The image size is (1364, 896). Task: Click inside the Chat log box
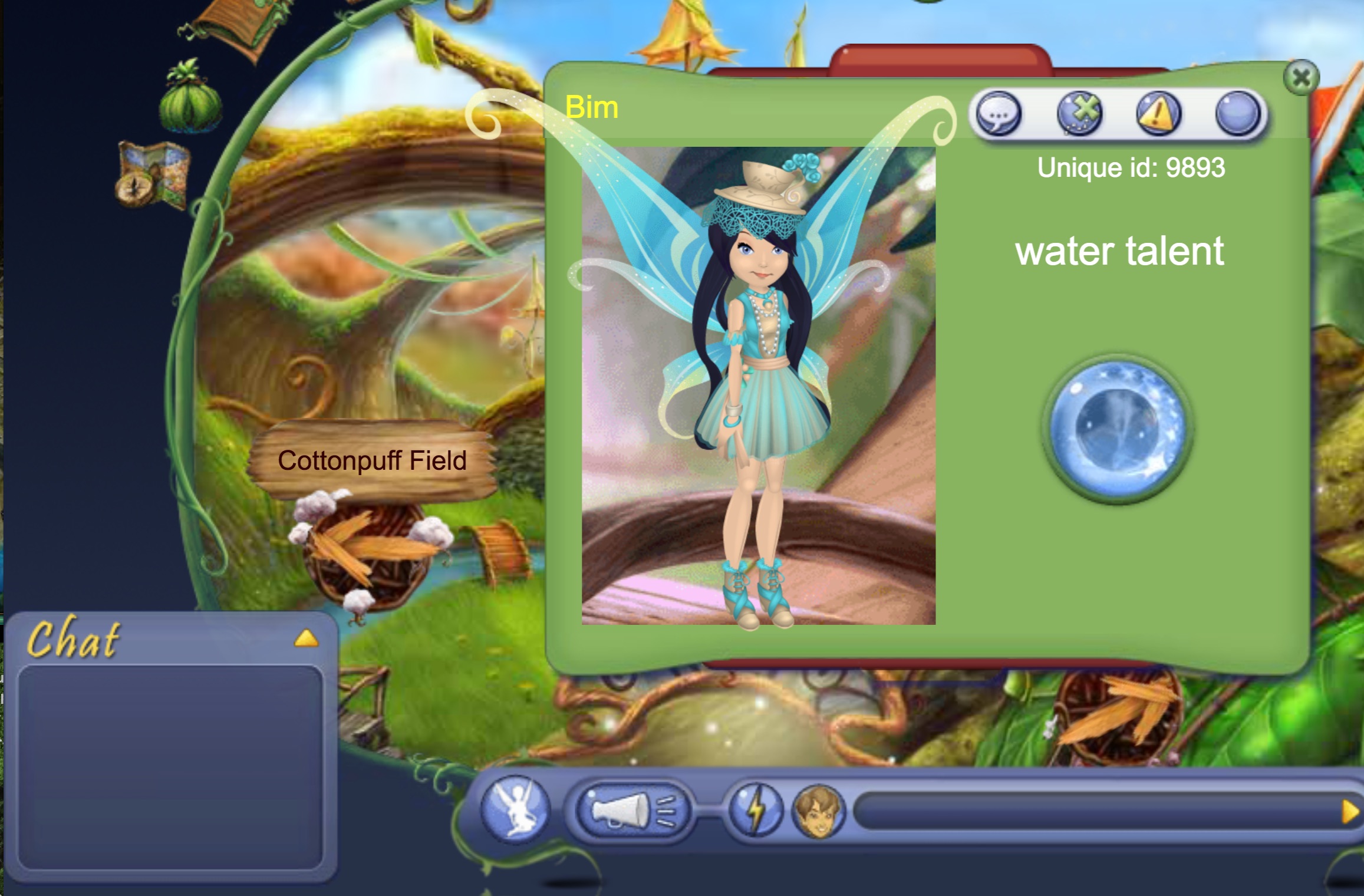[x=170, y=766]
